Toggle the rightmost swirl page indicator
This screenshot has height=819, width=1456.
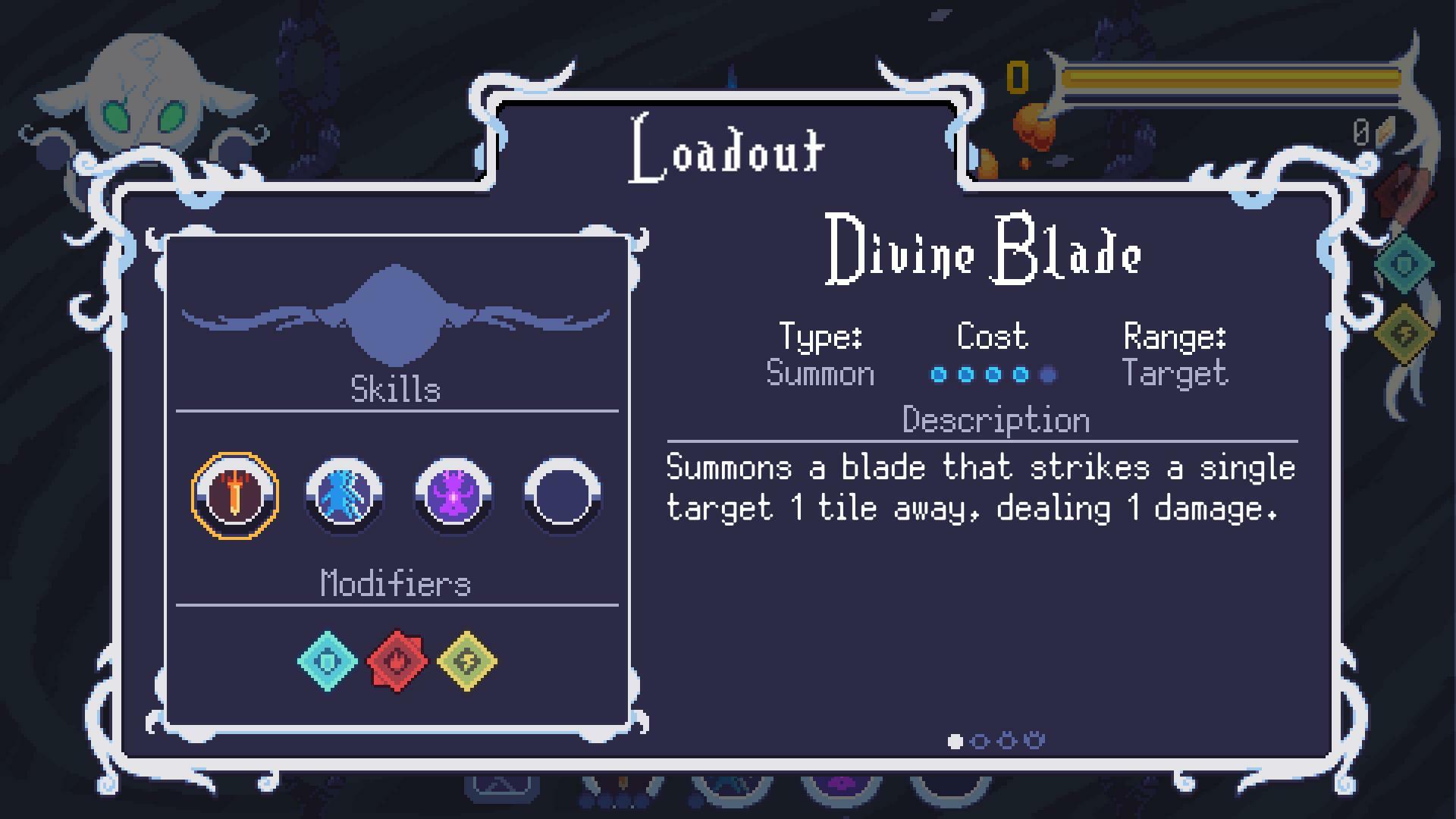1035,739
